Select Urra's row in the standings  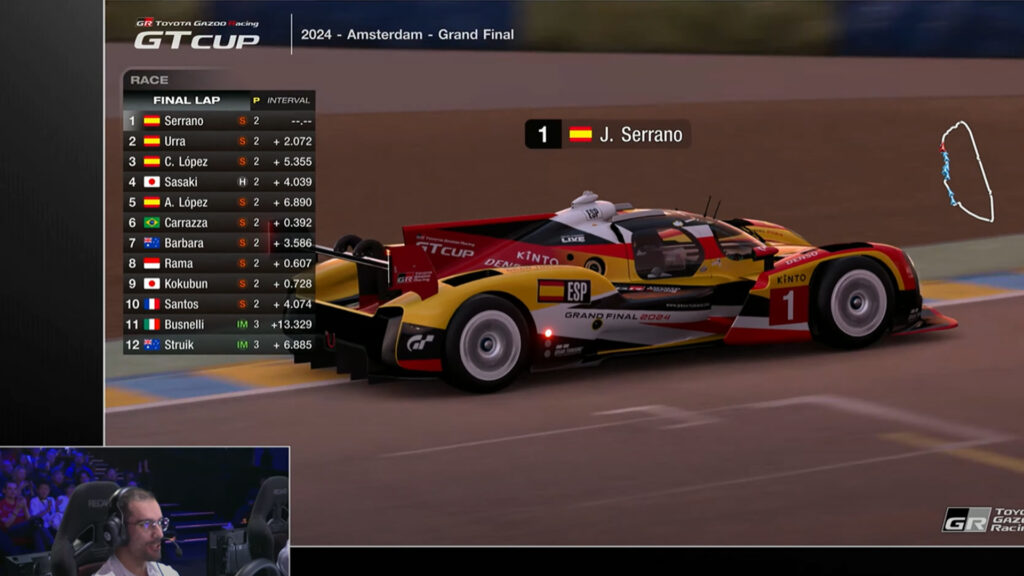coord(218,141)
